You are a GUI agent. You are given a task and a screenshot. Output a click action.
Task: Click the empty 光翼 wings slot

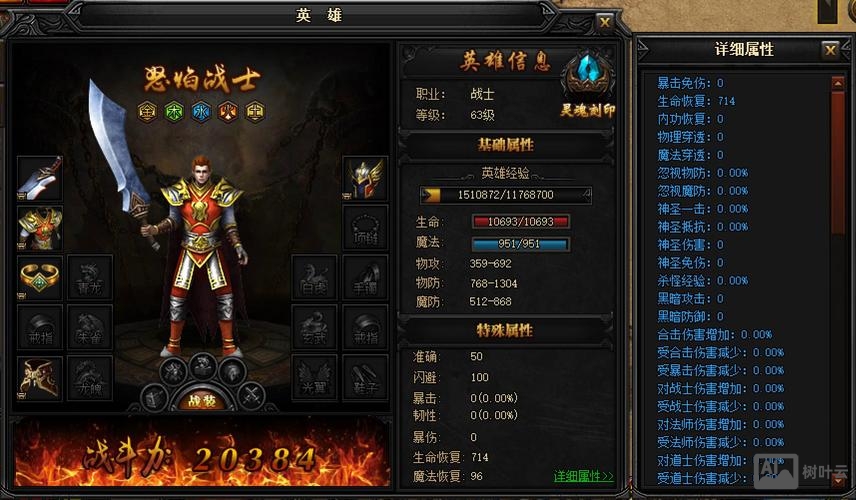[x=314, y=378]
